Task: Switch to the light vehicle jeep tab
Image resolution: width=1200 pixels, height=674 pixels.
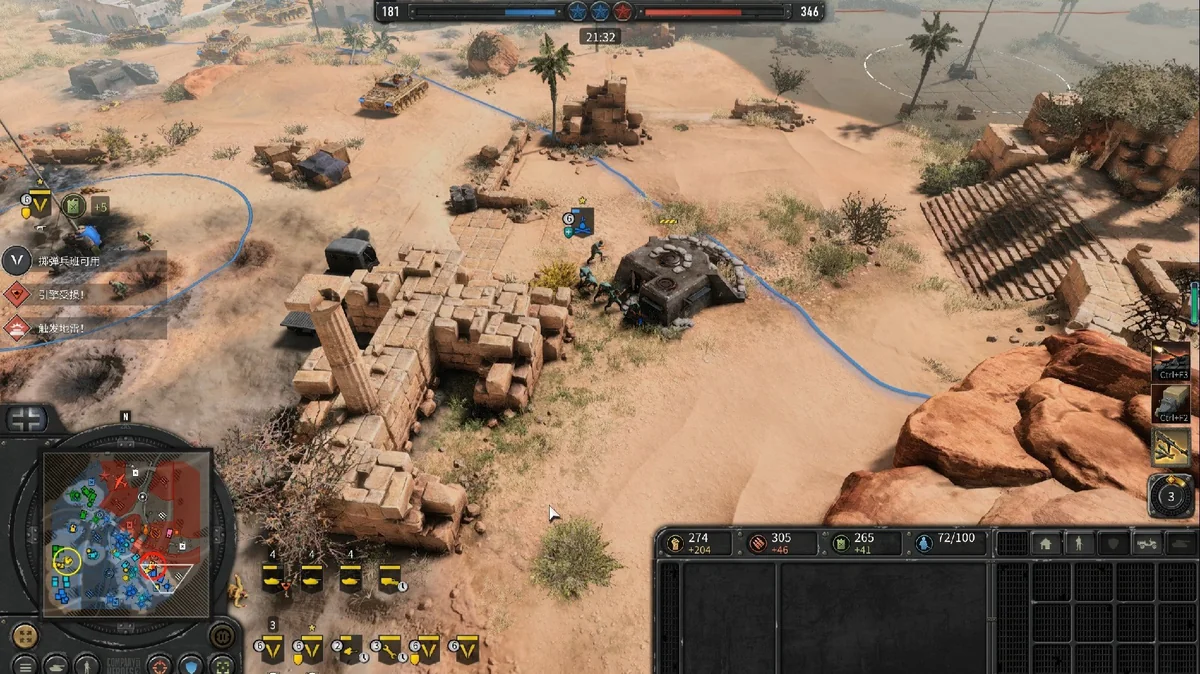Action: pyautogui.click(x=1147, y=544)
